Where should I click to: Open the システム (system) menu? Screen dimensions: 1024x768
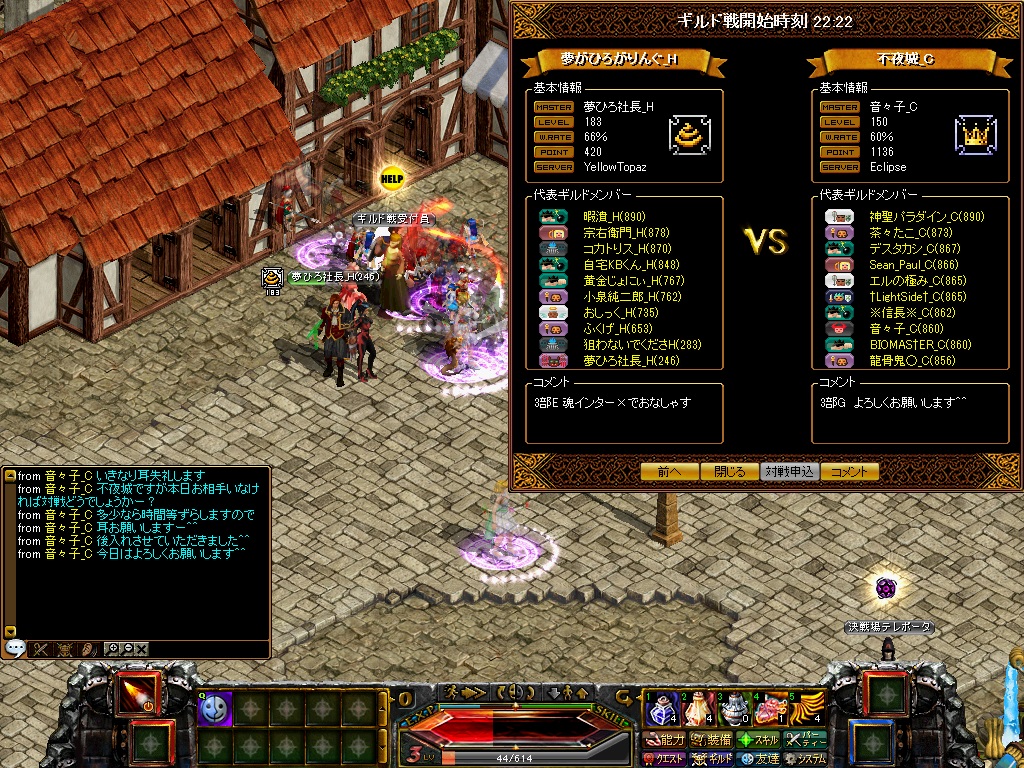[x=806, y=759]
